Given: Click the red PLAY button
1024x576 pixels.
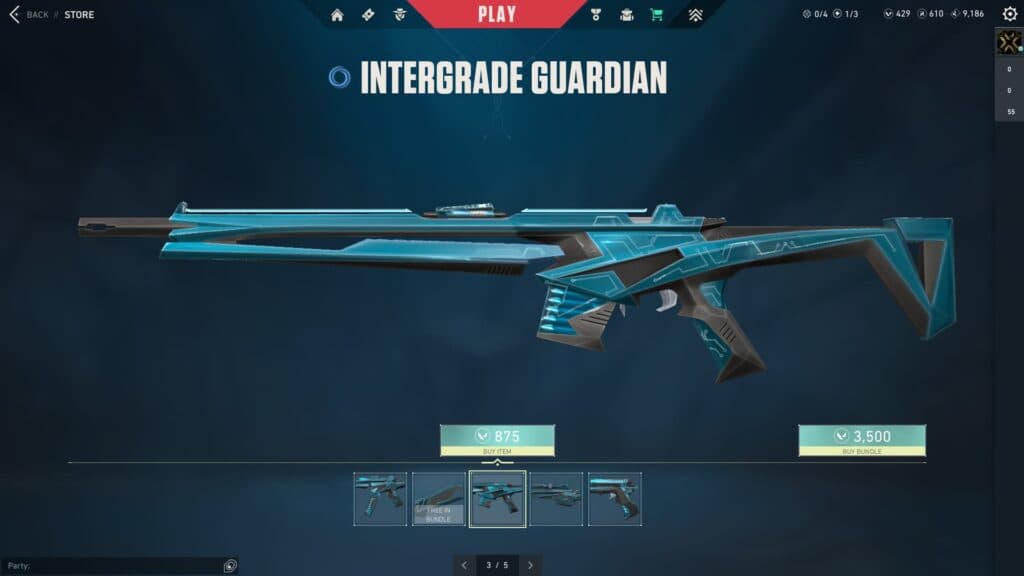Looking at the screenshot, I should [x=497, y=14].
